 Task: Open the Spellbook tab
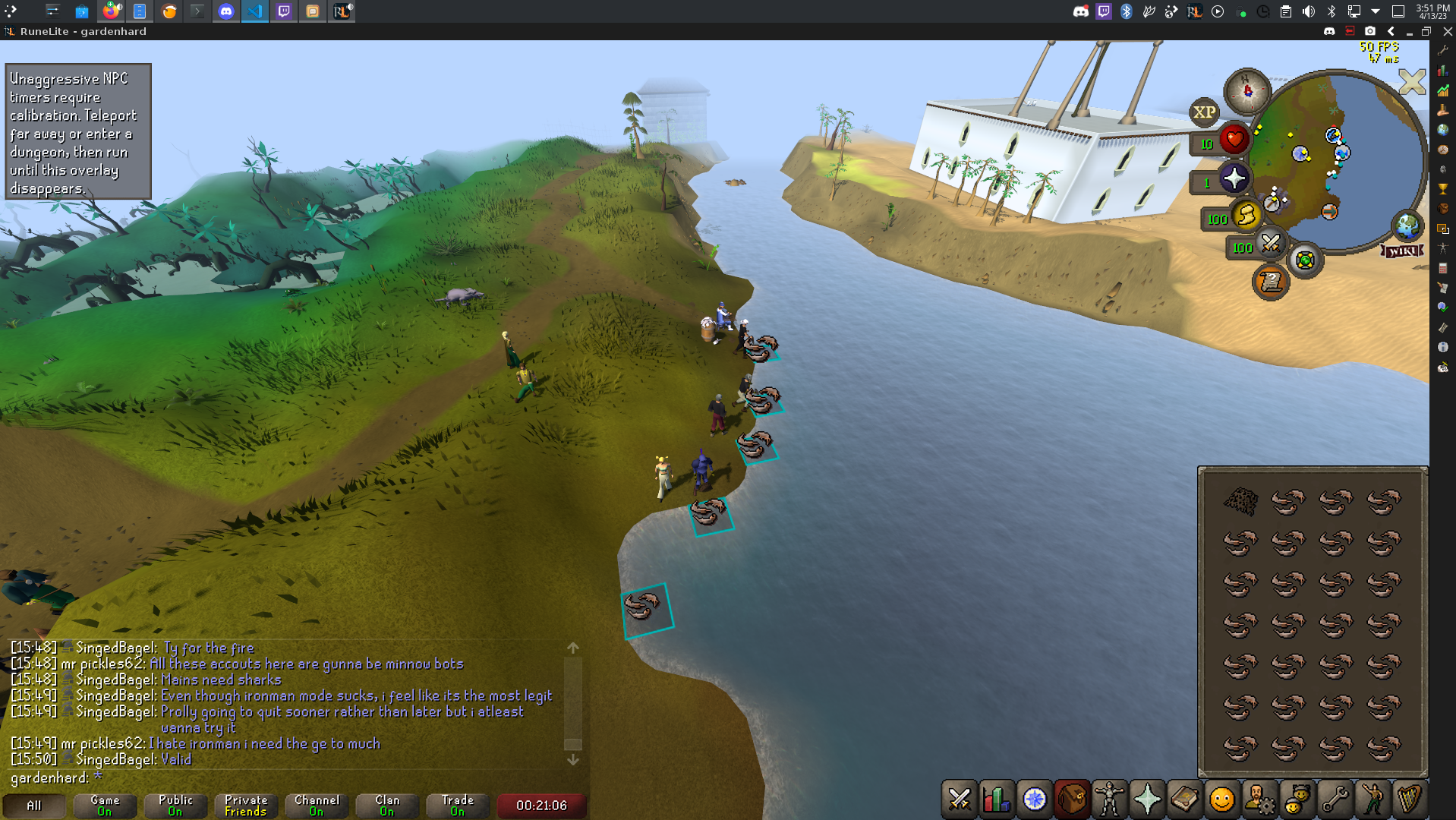tap(1184, 799)
